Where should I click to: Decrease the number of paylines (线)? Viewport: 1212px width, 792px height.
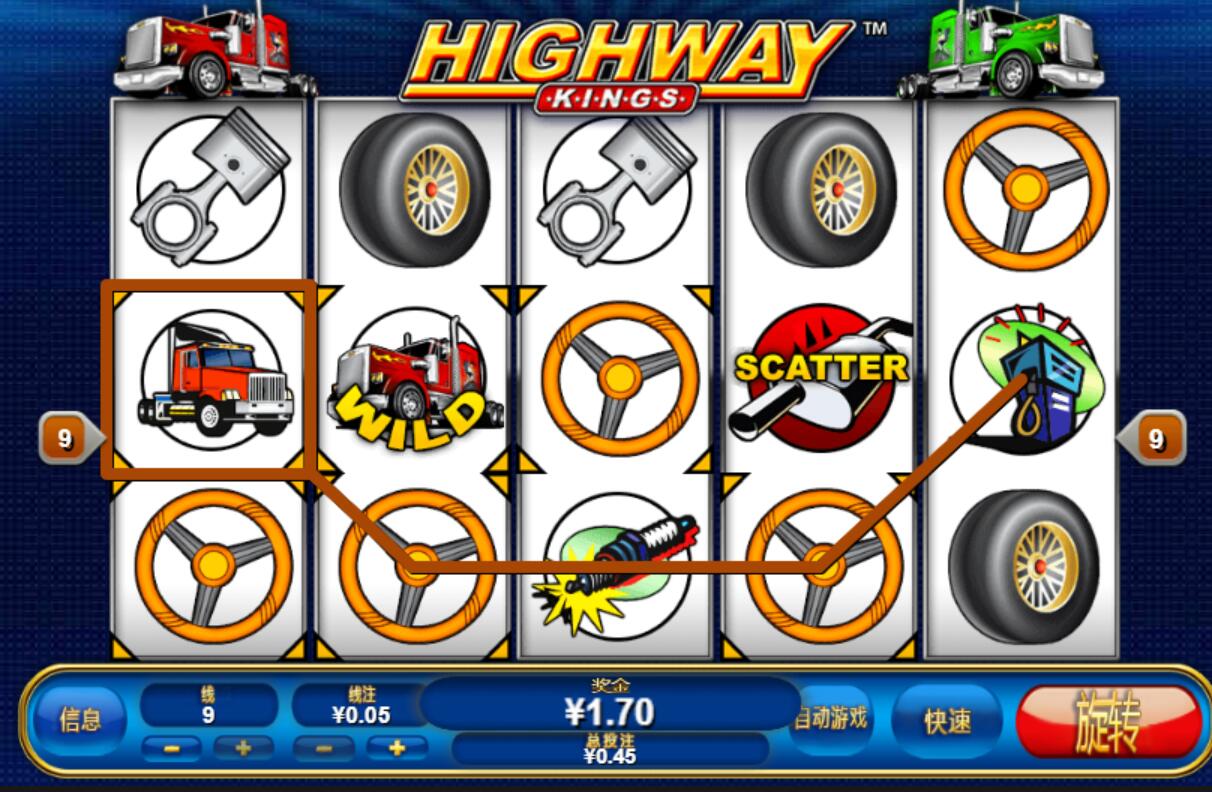point(173,748)
